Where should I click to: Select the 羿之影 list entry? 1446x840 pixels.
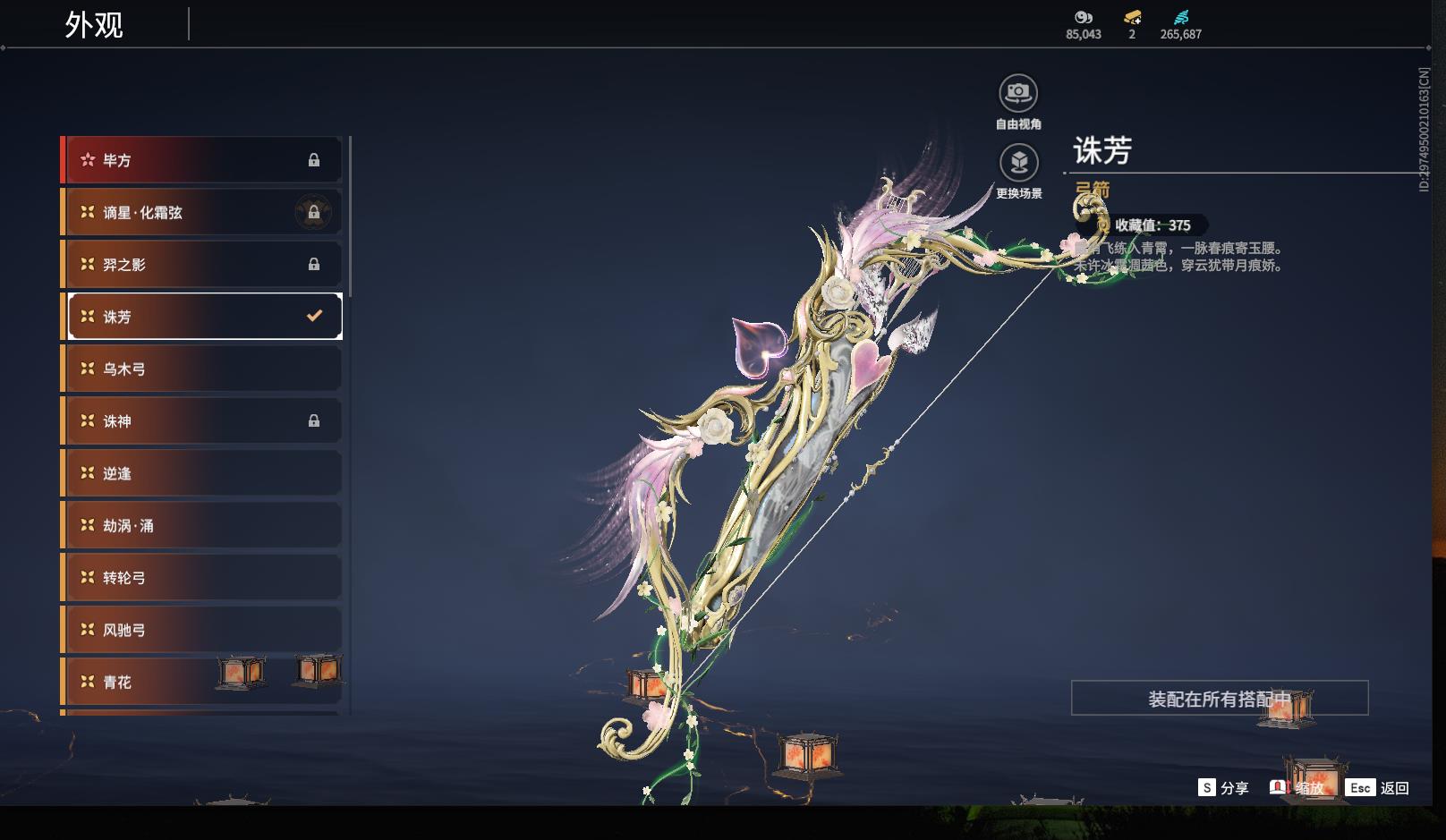202,265
